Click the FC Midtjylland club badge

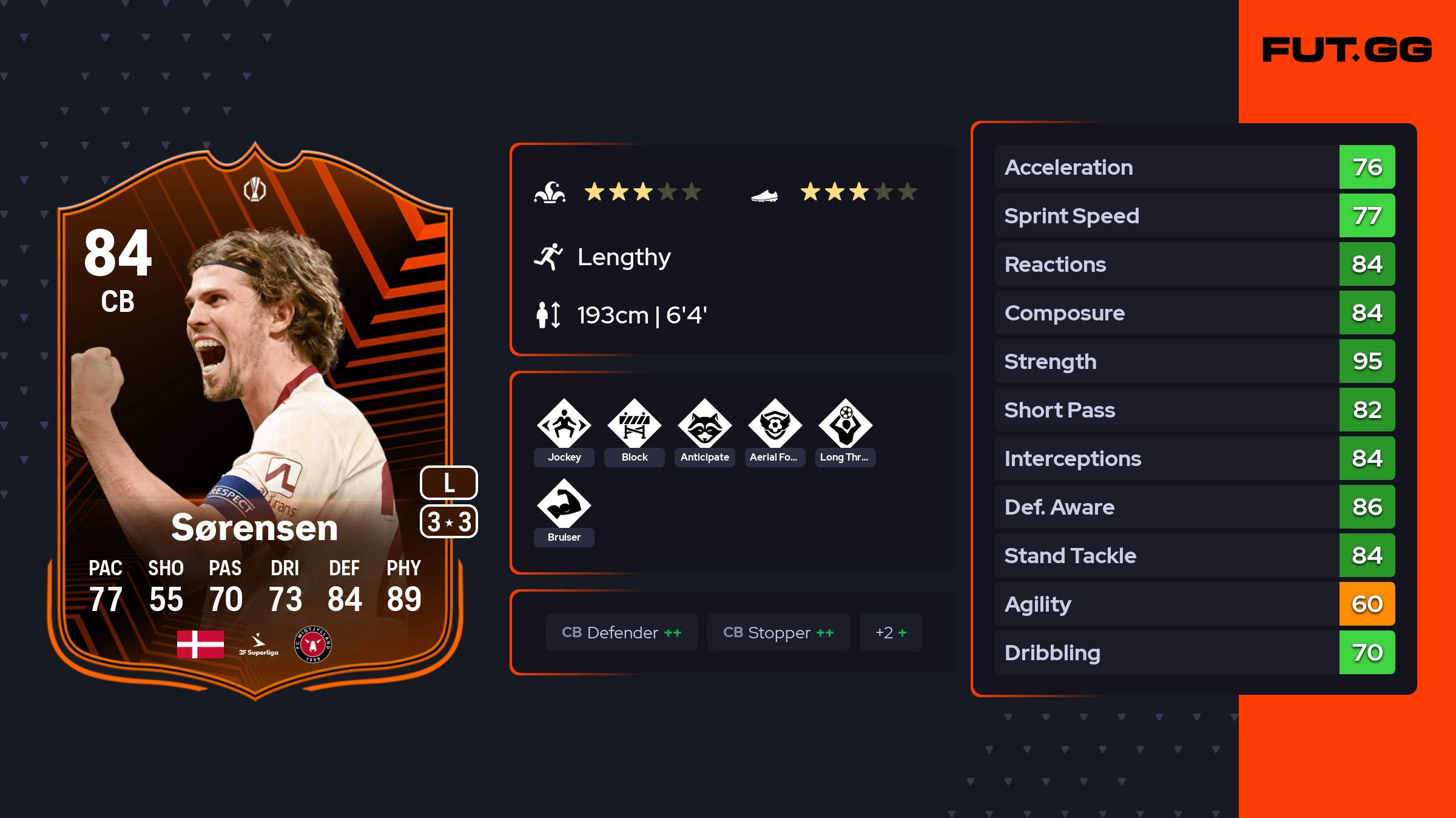[312, 644]
